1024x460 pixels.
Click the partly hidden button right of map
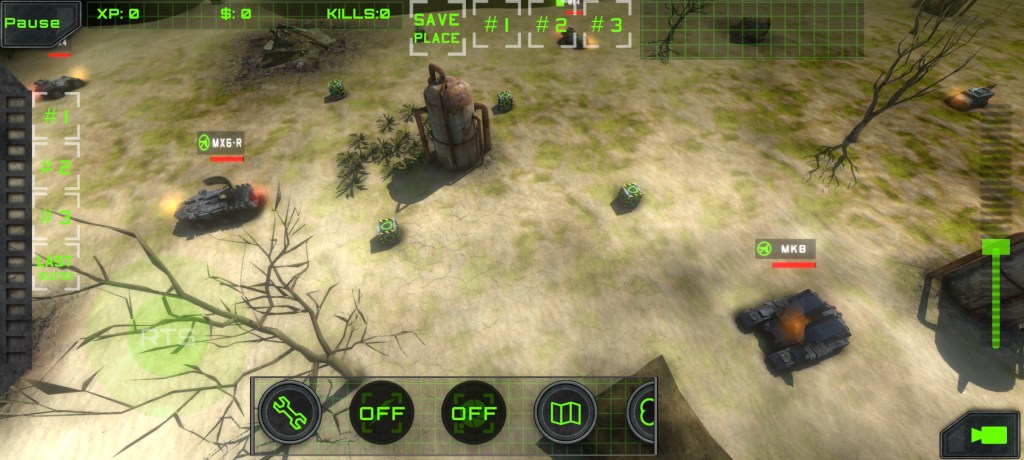click(x=642, y=411)
